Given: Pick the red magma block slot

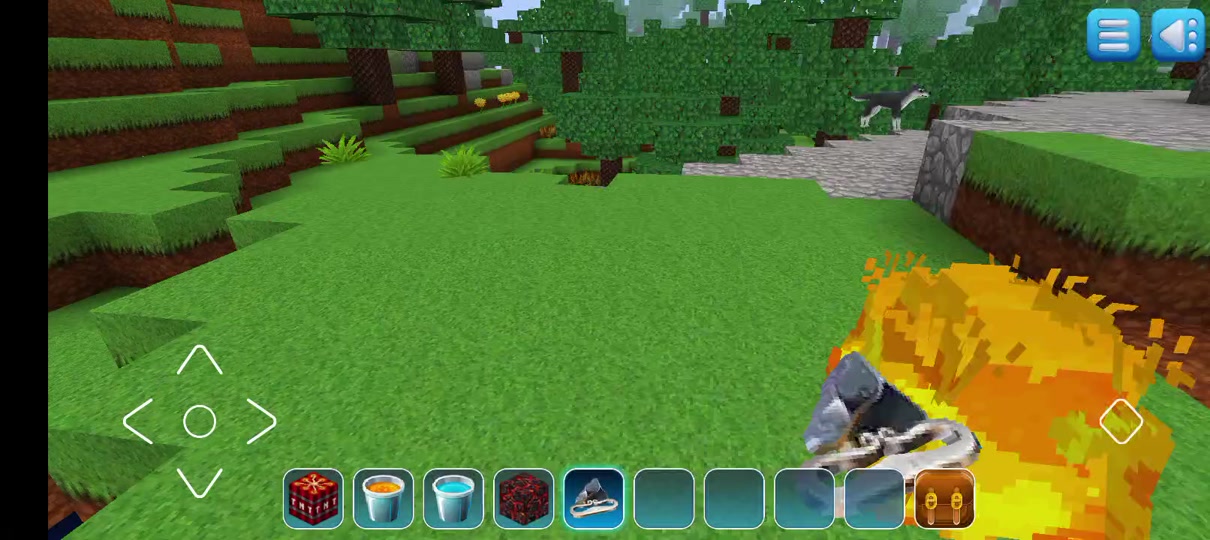Looking at the screenshot, I should pyautogui.click(x=523, y=498).
